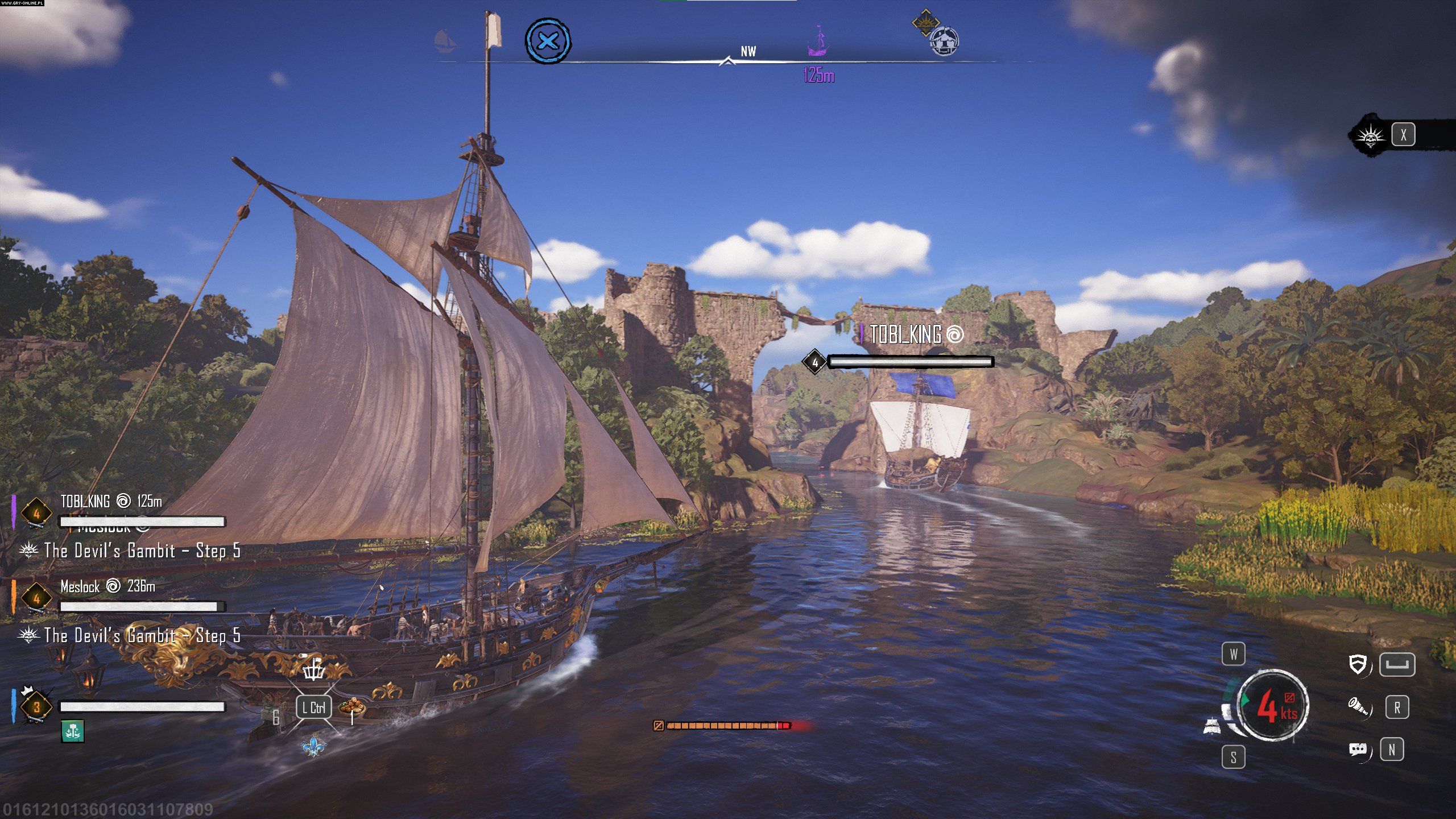Click Meslock's Devil's Gambit quest tracker entry
Image resolution: width=1456 pixels, height=819 pixels.
(142, 635)
